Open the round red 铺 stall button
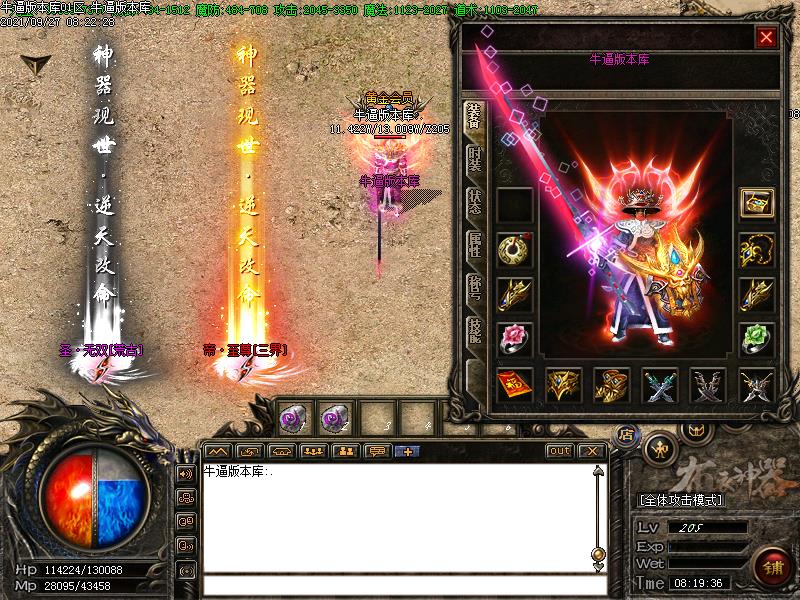 pyautogui.click(x=770, y=565)
